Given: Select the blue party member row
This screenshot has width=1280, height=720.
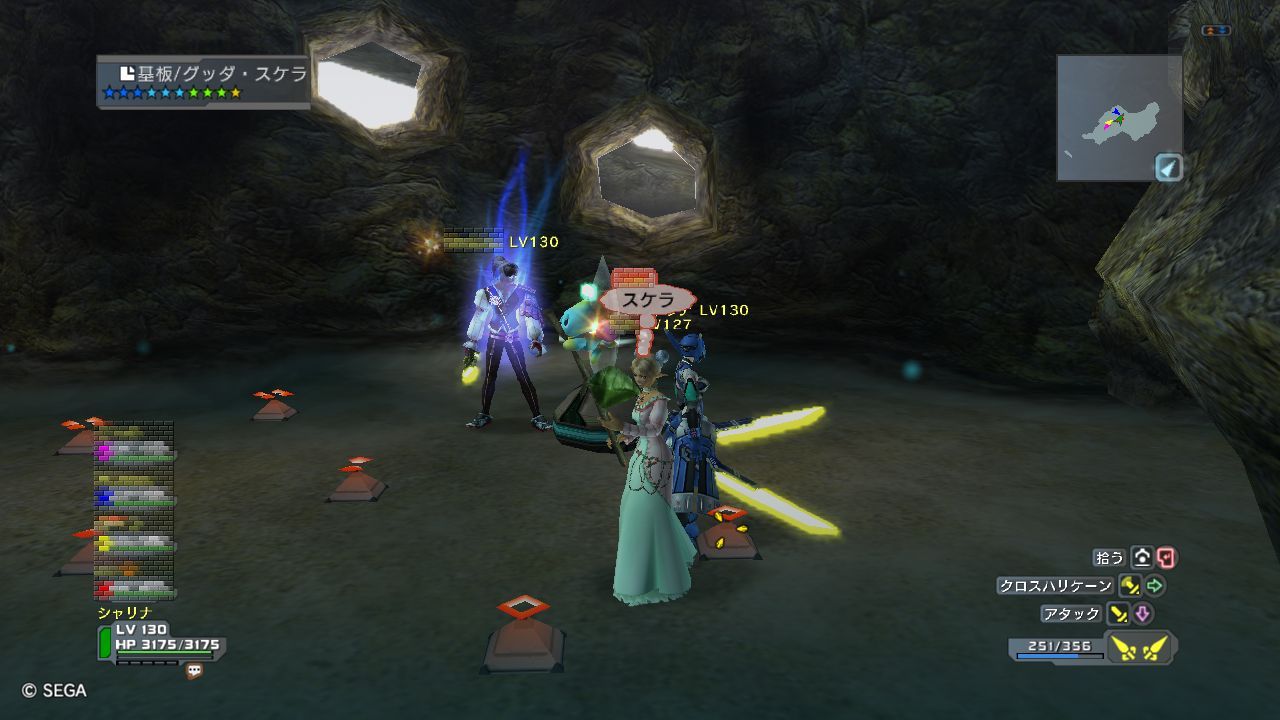Looking at the screenshot, I should pos(135,497).
